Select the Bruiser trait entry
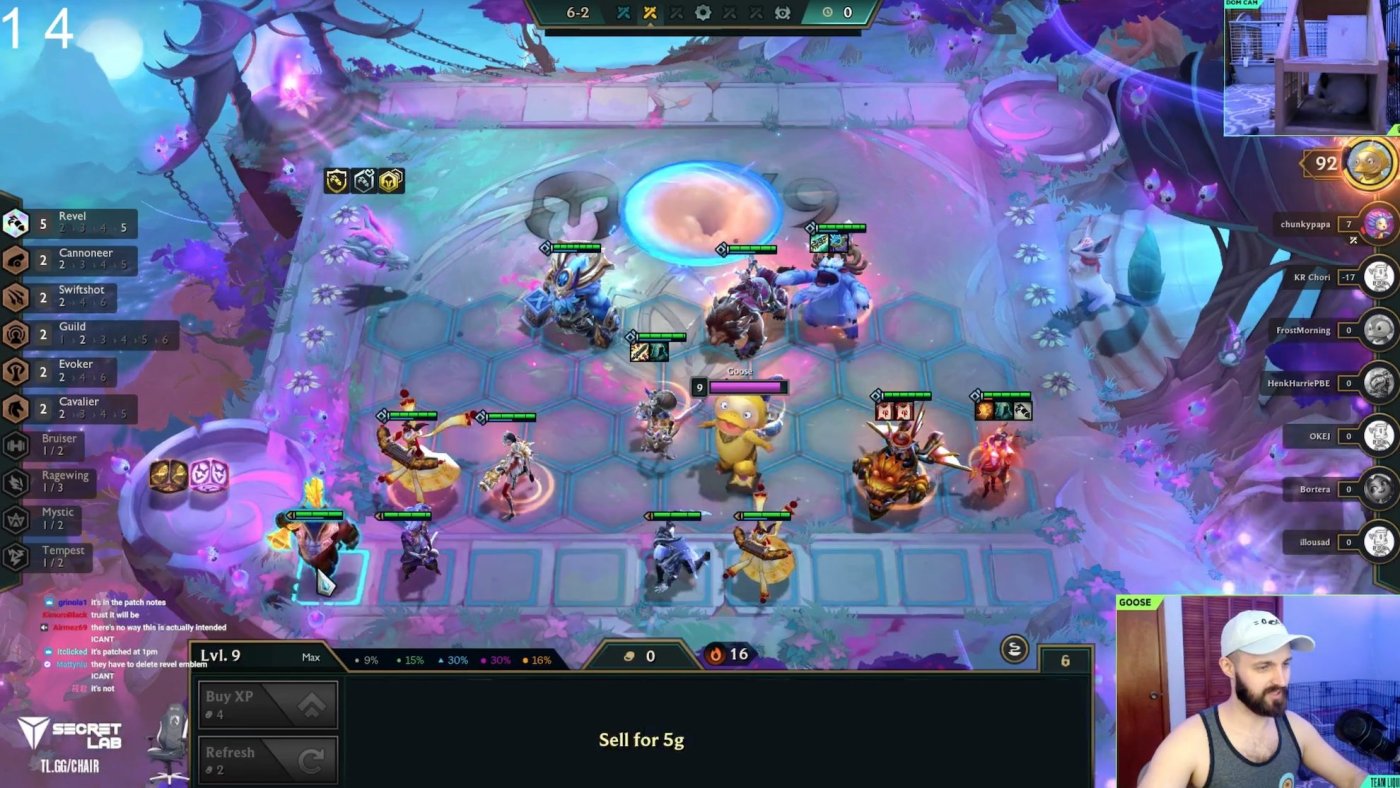This screenshot has width=1400, height=788. tap(50, 445)
